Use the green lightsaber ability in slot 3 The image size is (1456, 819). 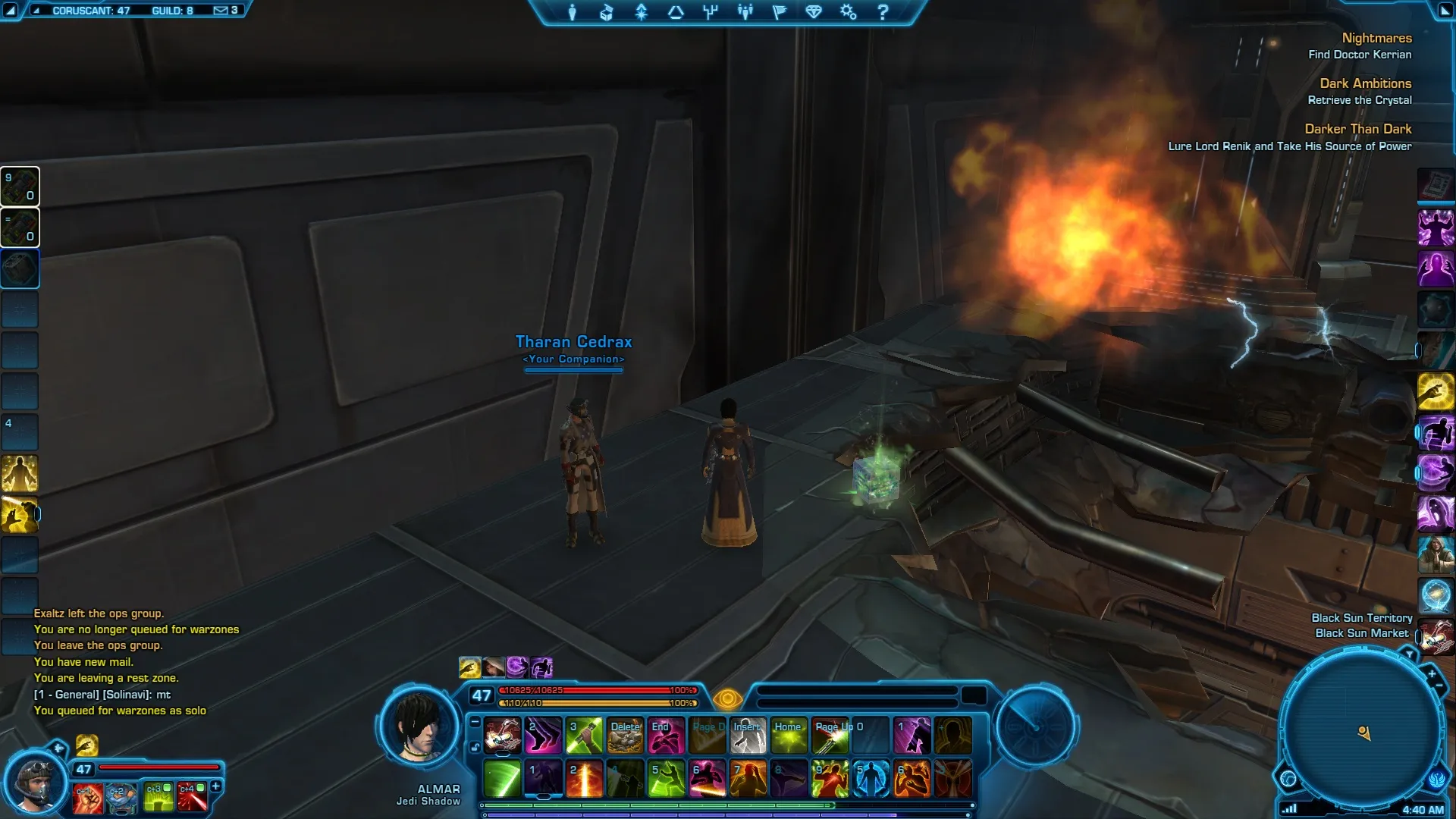584,736
